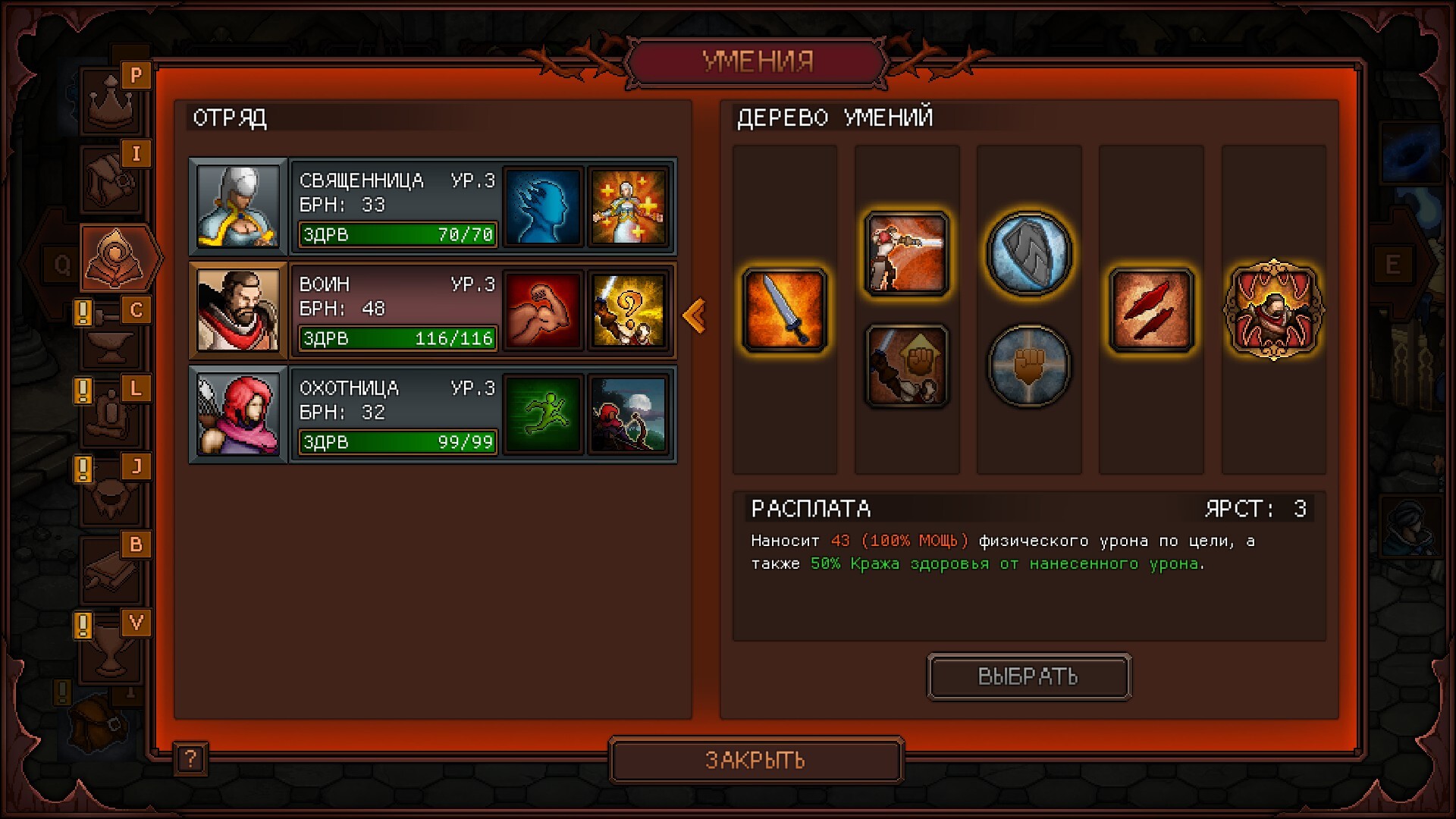The image size is (1456, 819).
Task: Confirm the skill with the Выбрать button
Action: pyautogui.click(x=1028, y=676)
